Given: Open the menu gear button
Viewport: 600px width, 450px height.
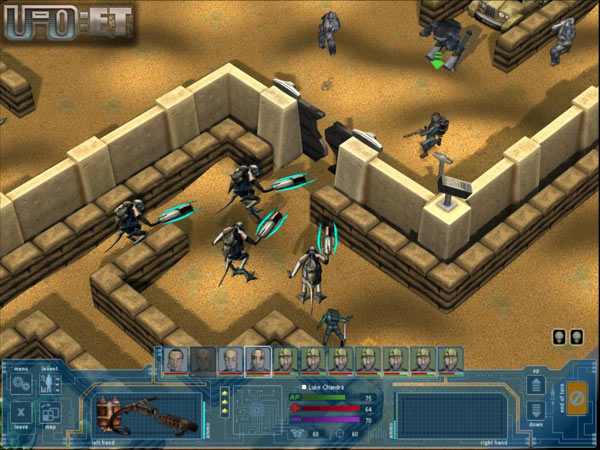Looking at the screenshot, I should (x=21, y=384).
